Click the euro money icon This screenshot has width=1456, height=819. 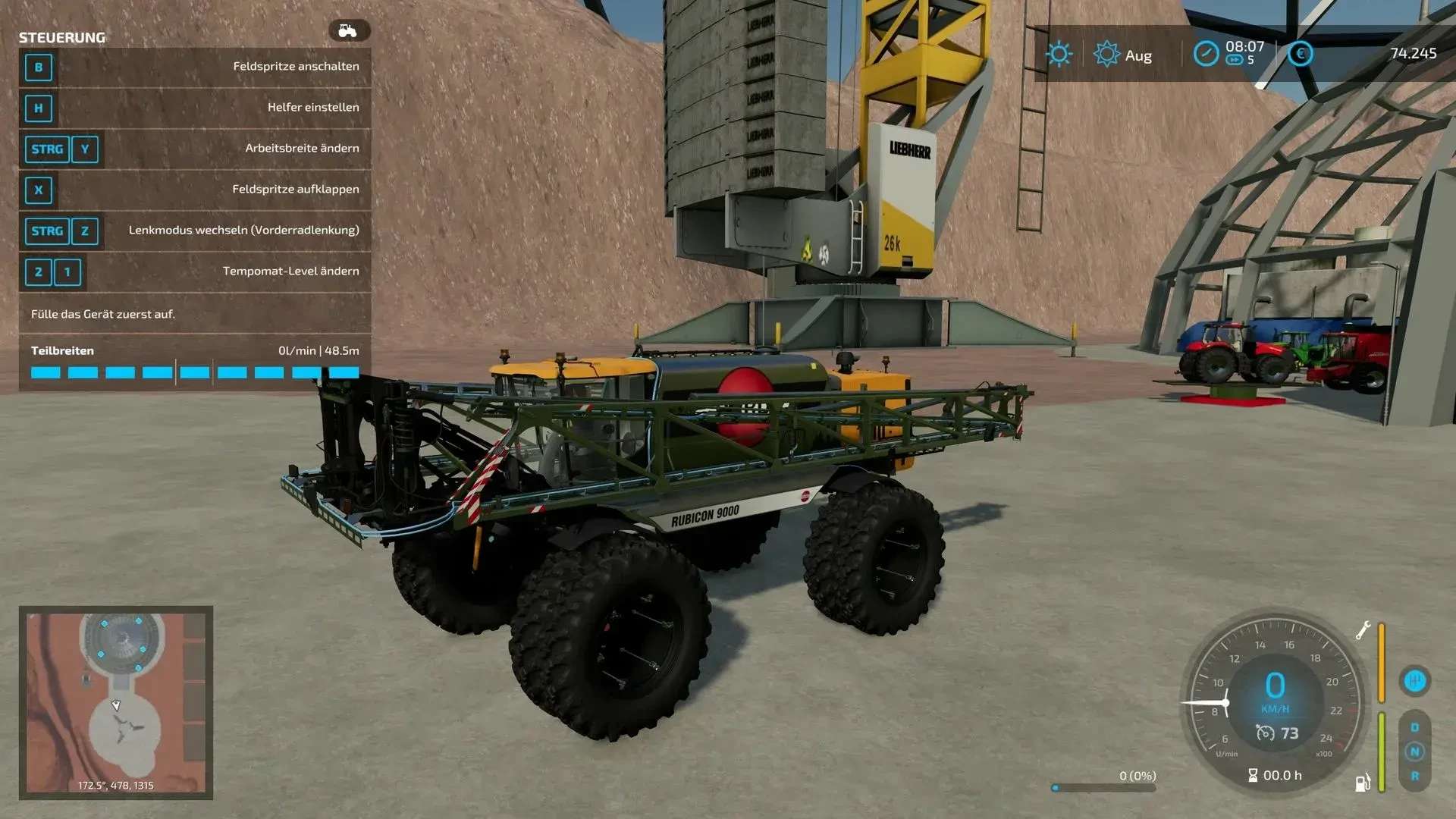1301,54
